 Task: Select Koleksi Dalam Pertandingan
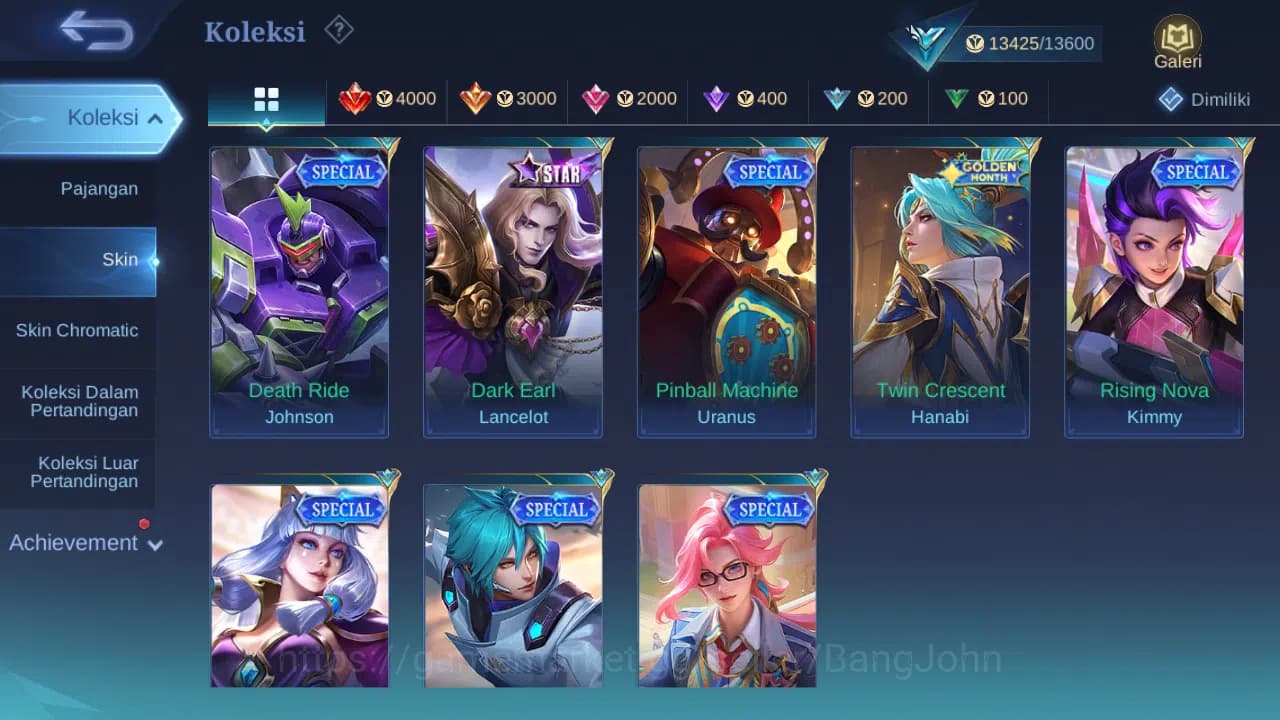pyautogui.click(x=79, y=401)
